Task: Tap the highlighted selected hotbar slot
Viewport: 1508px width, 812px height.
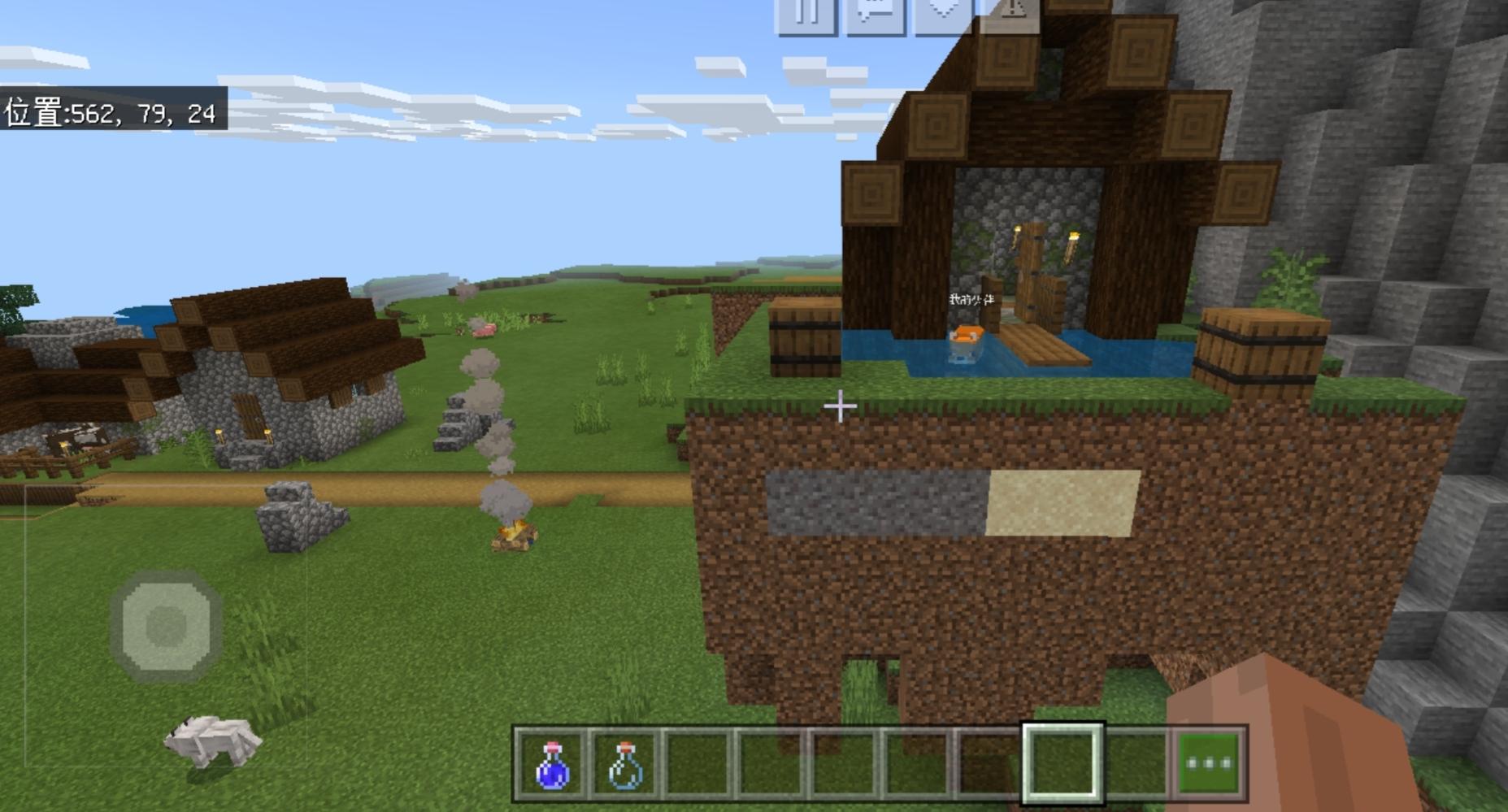Action: 1063,764
